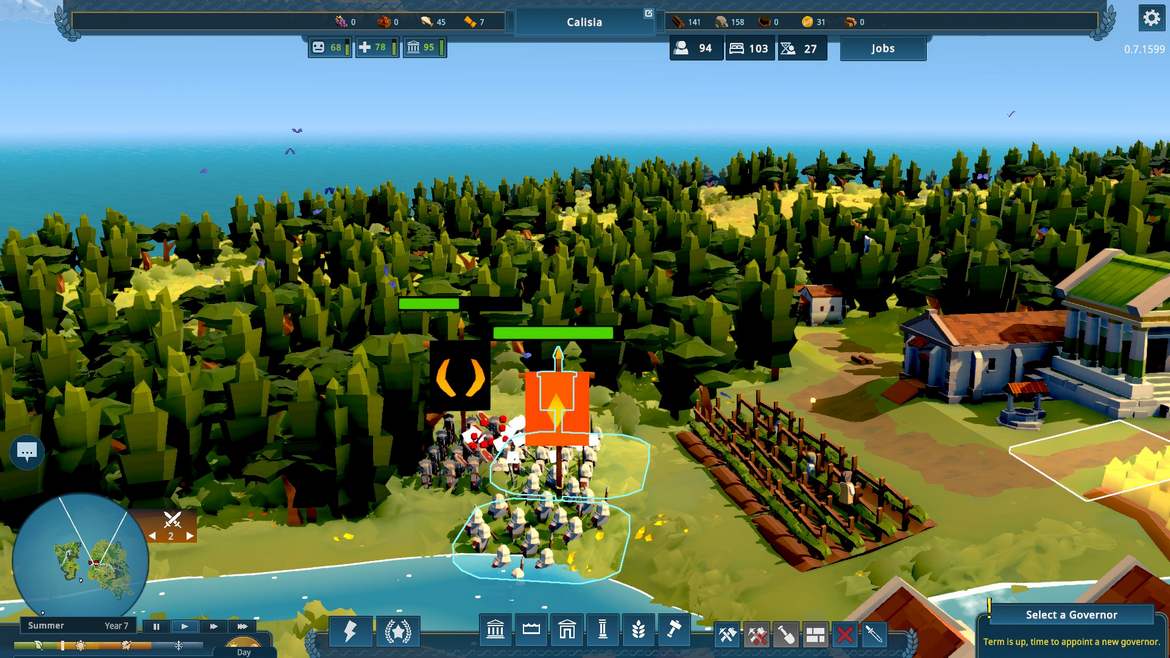Select the red X demolish tool

pos(845,634)
